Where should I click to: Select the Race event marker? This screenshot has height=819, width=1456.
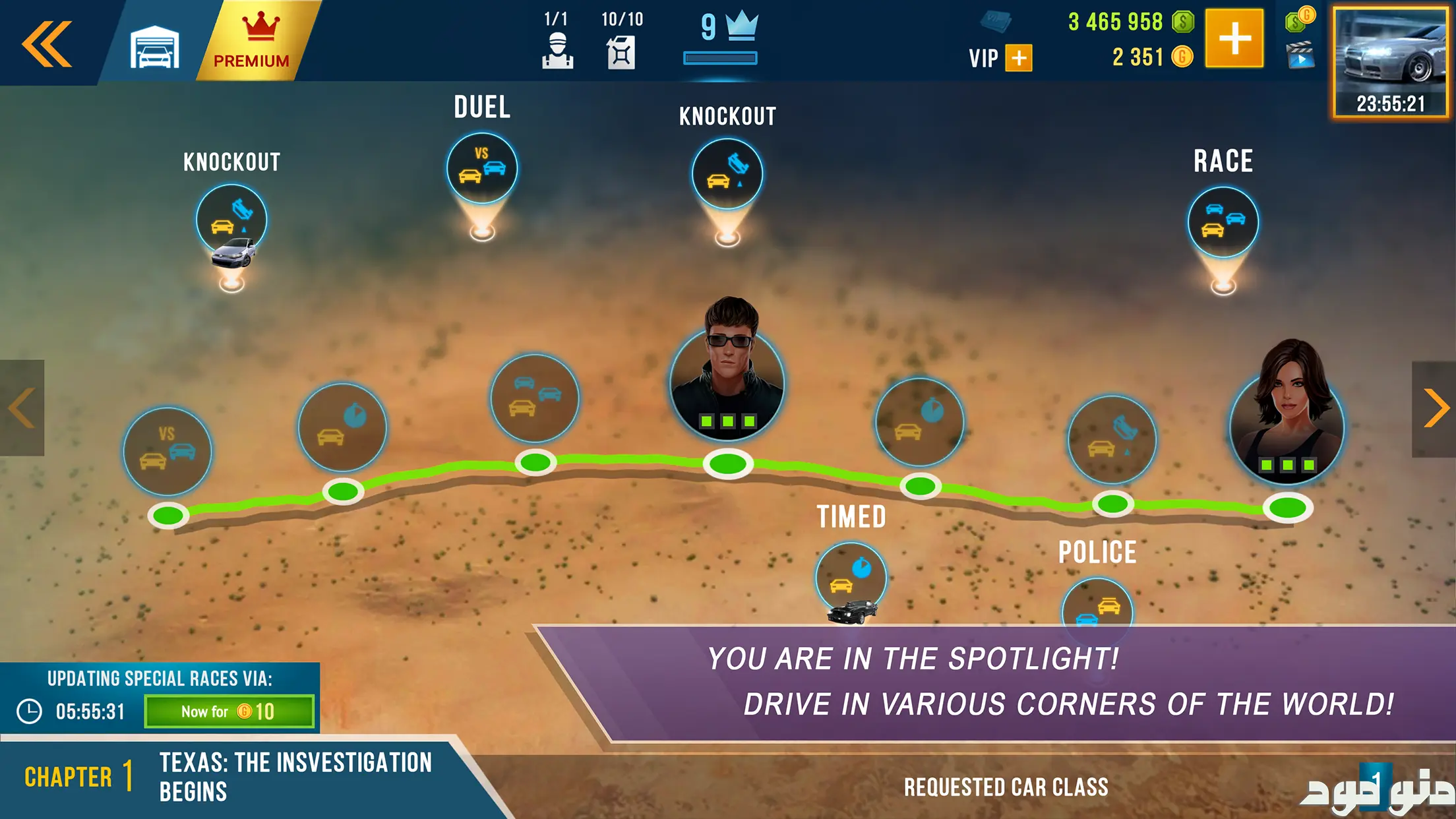point(1223,222)
